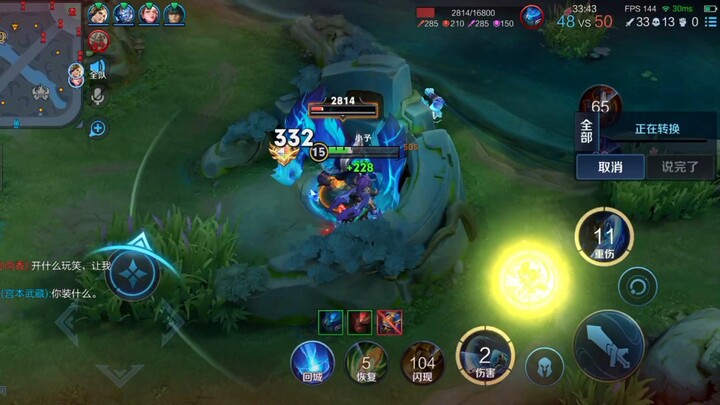Screen dimensions: 720x405
Task: Toggle the microphone button
Action: click(x=98, y=96)
